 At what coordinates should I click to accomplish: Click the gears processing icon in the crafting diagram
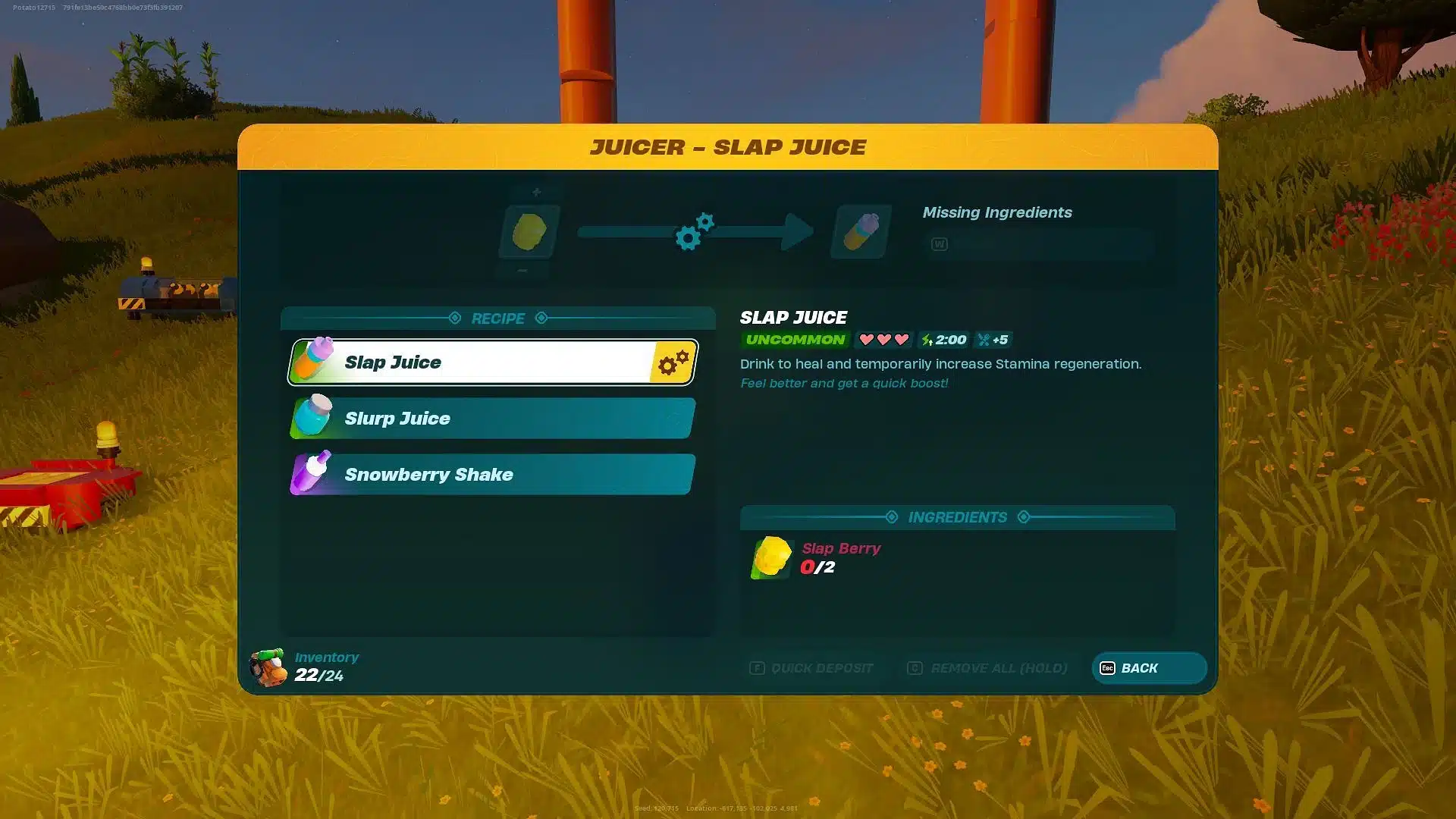pos(695,233)
